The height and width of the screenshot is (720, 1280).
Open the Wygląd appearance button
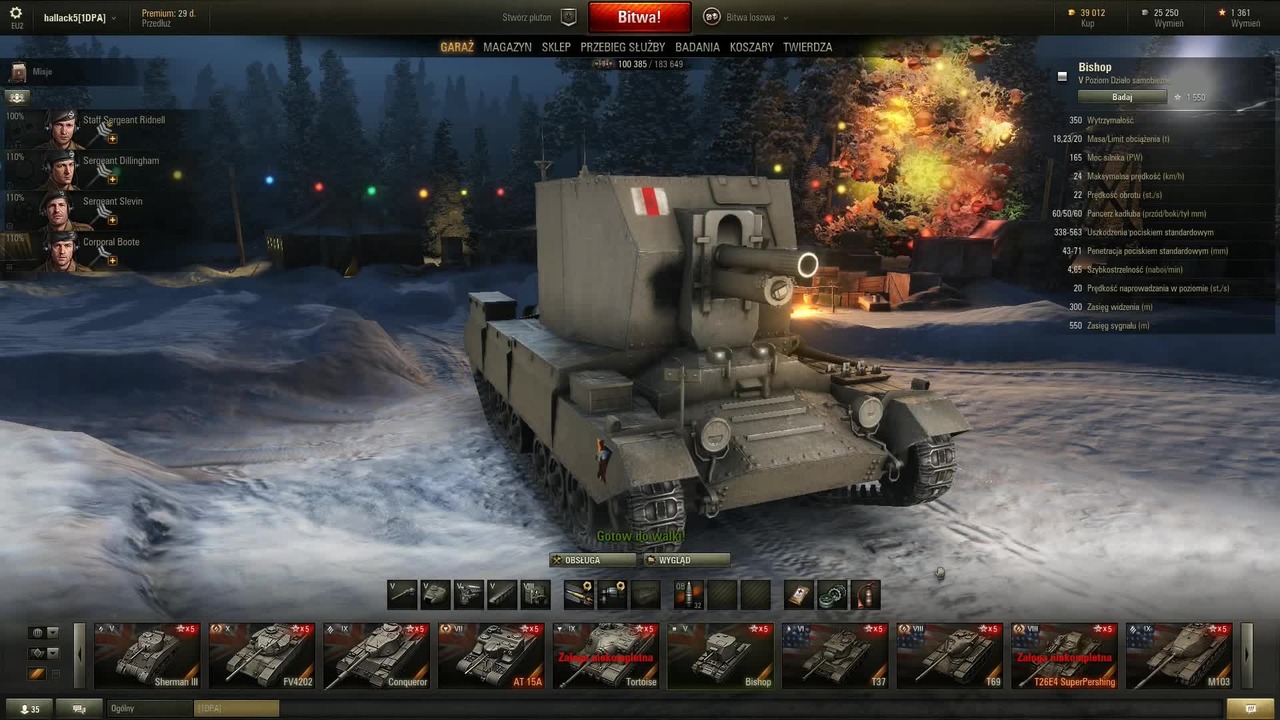686,560
